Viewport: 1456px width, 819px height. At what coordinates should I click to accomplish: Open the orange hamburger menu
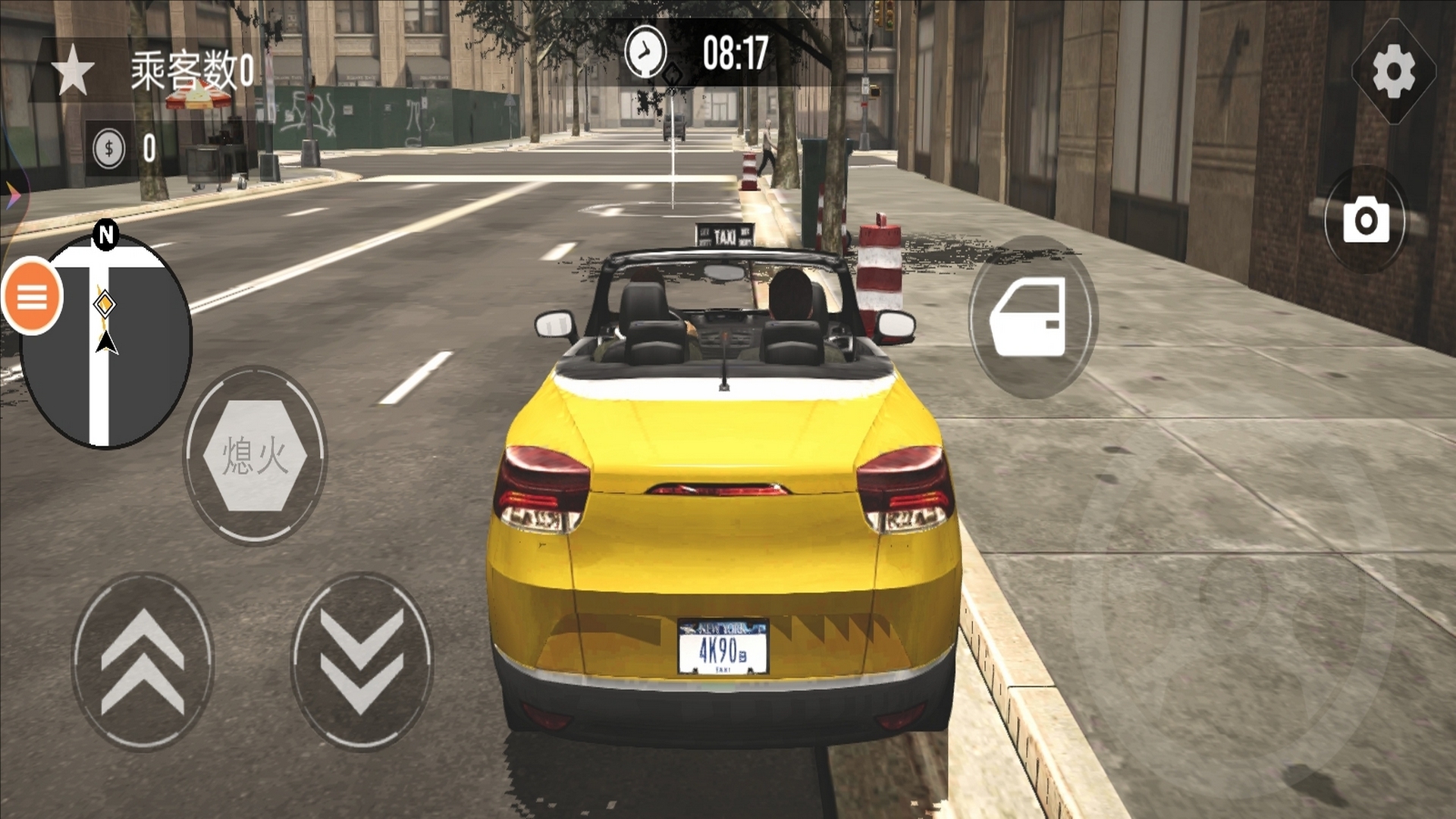(32, 297)
